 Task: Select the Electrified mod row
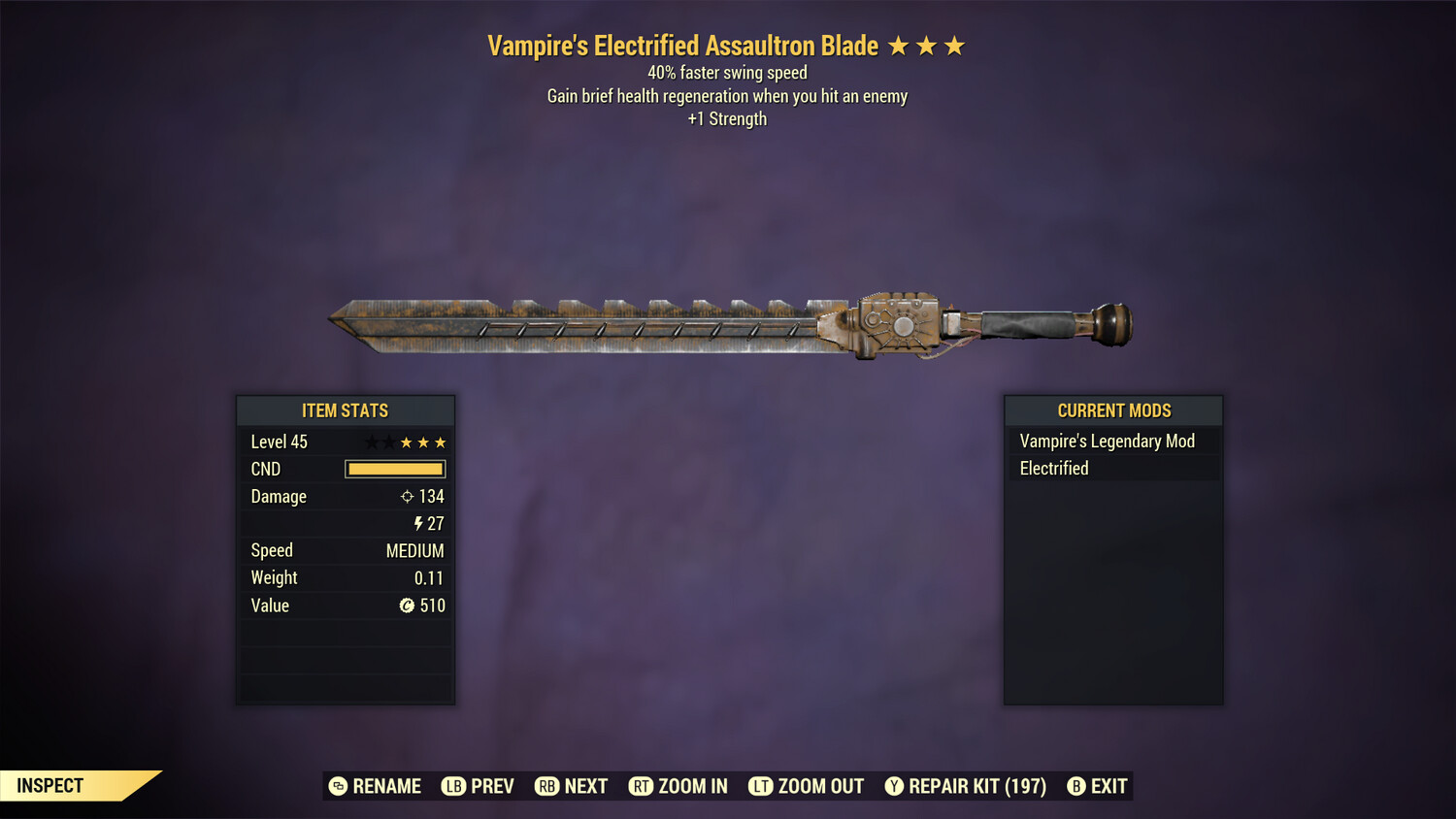pyautogui.click(x=1112, y=469)
